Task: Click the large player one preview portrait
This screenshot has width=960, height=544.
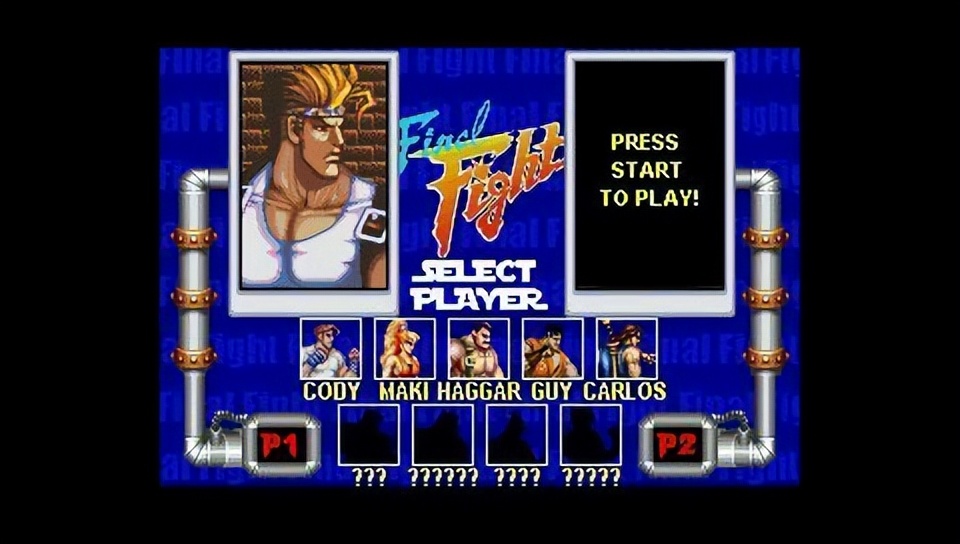Action: [x=314, y=176]
